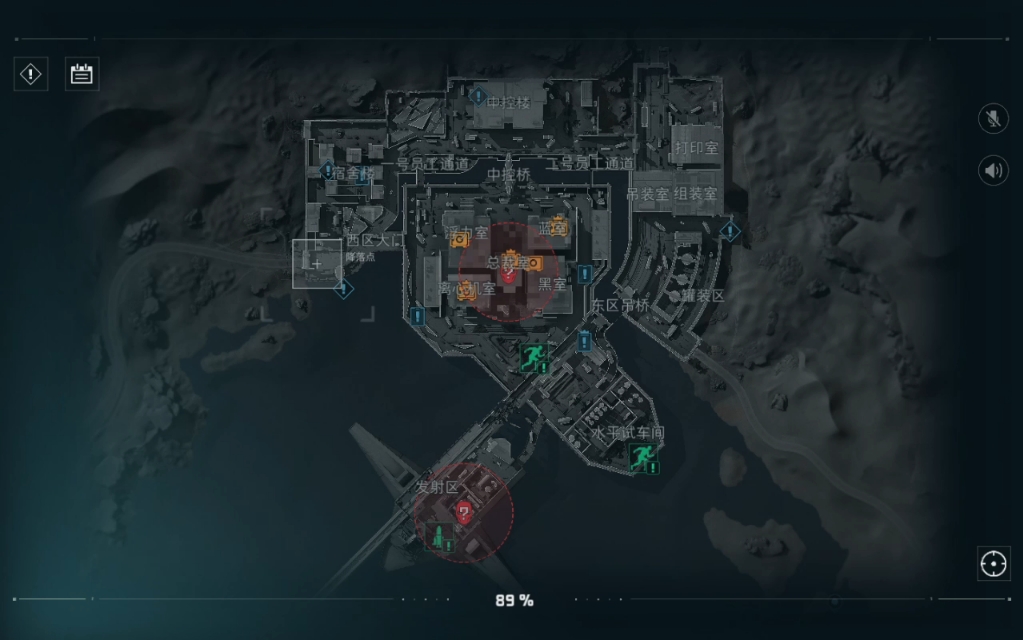Image resolution: width=1023 pixels, height=640 pixels.
Task: Click the blue diamond marker at 中控楼
Action: tap(478, 97)
